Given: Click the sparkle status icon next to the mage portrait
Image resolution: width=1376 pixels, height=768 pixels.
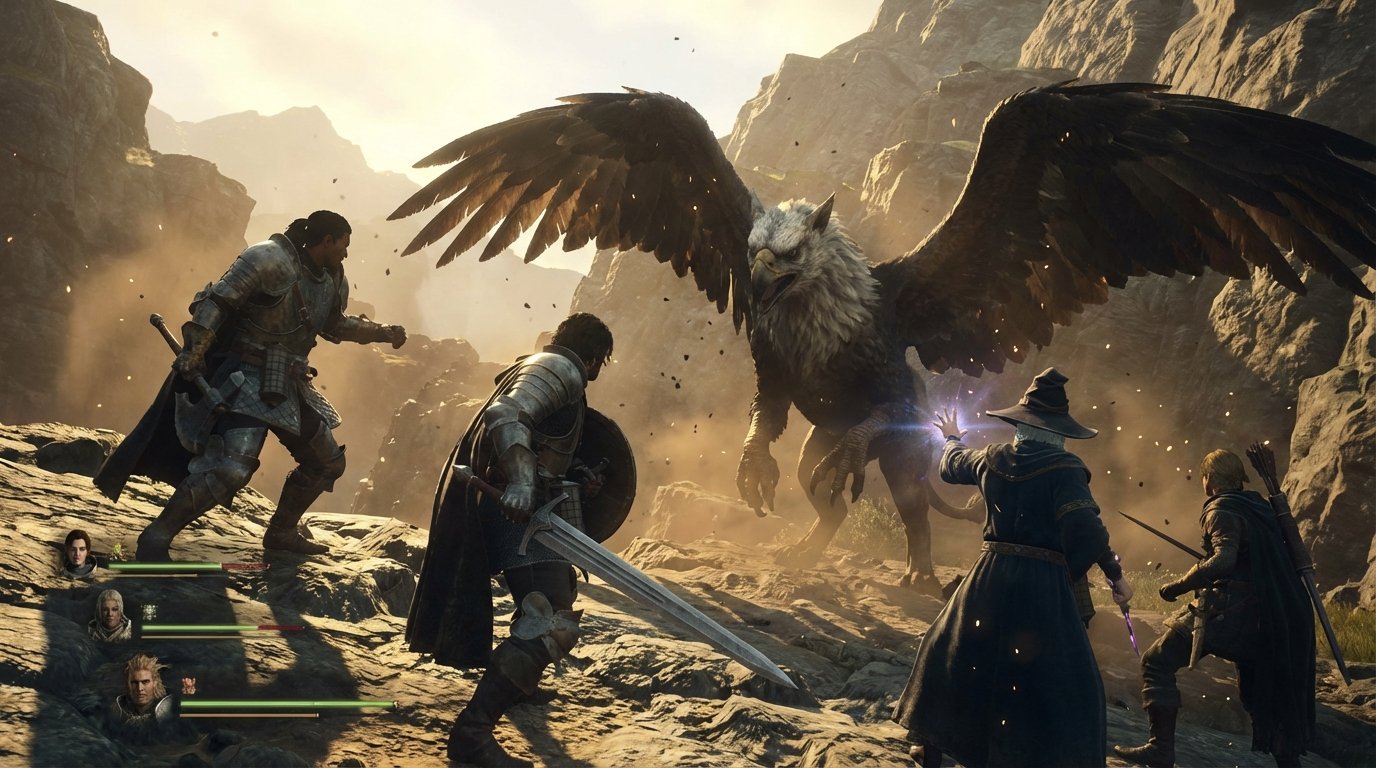Looking at the screenshot, I should (150, 610).
